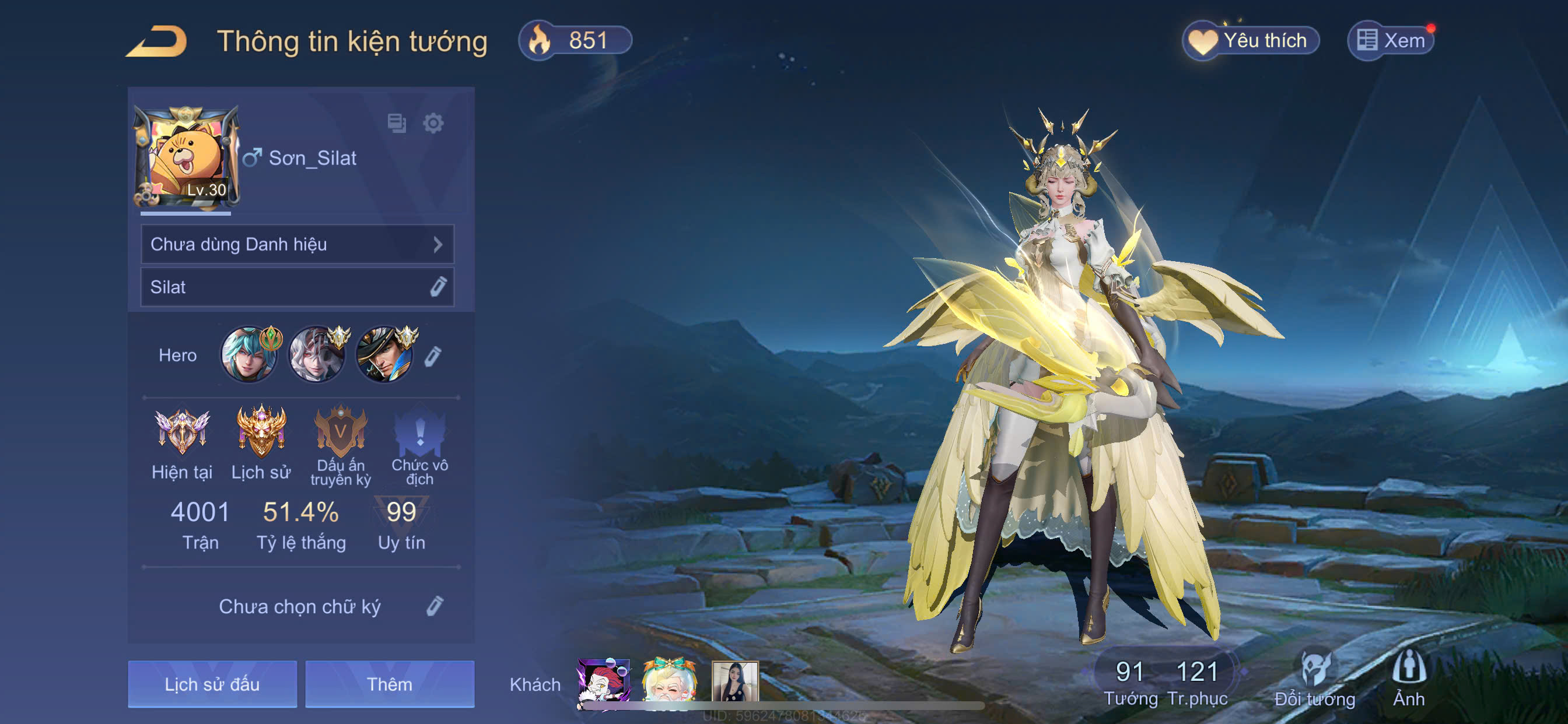The width and height of the screenshot is (1568, 724).
Task: Select the teal-haired featured hero portrait
Action: pyautogui.click(x=249, y=354)
